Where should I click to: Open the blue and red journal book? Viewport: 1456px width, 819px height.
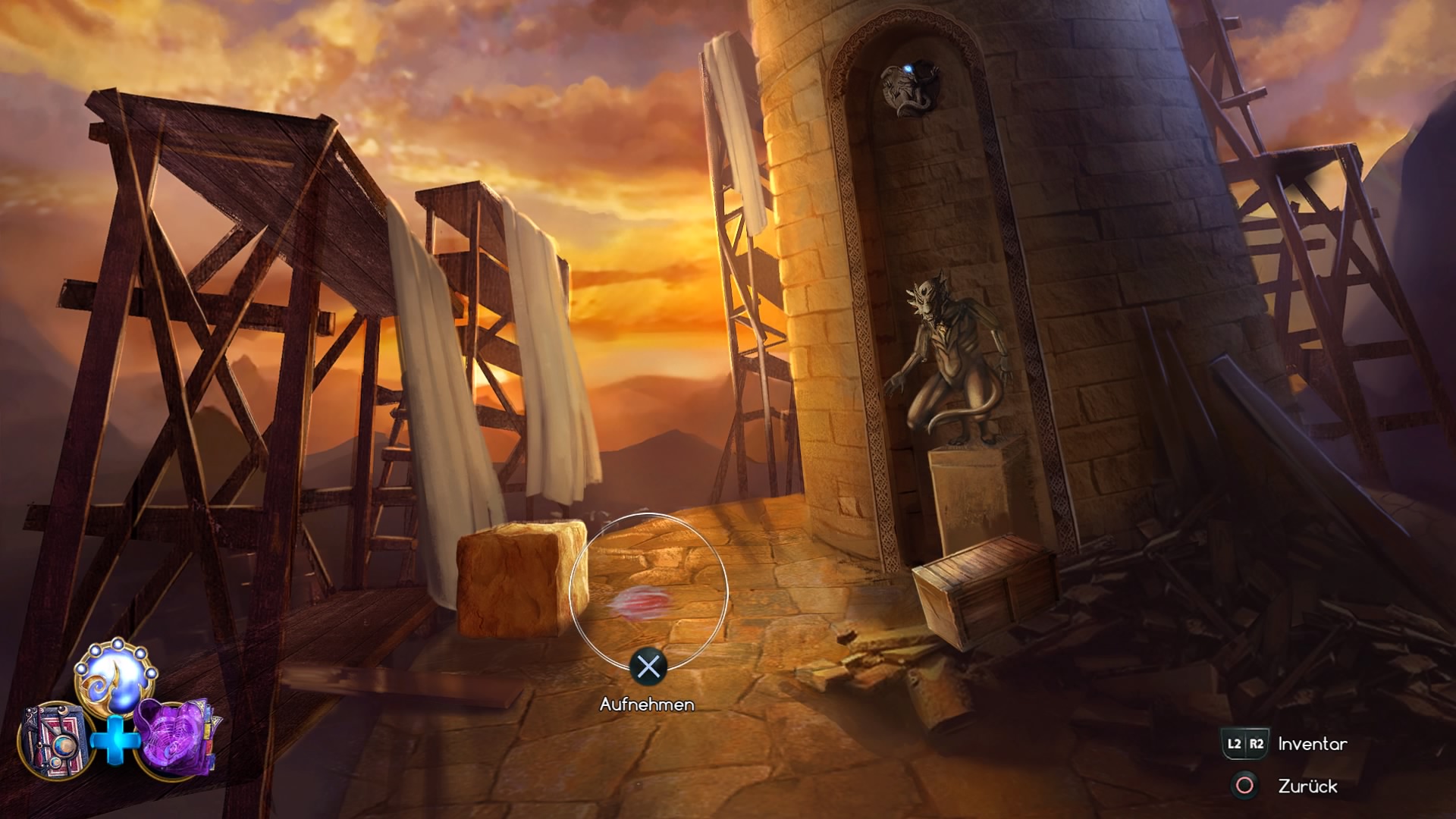(x=53, y=739)
